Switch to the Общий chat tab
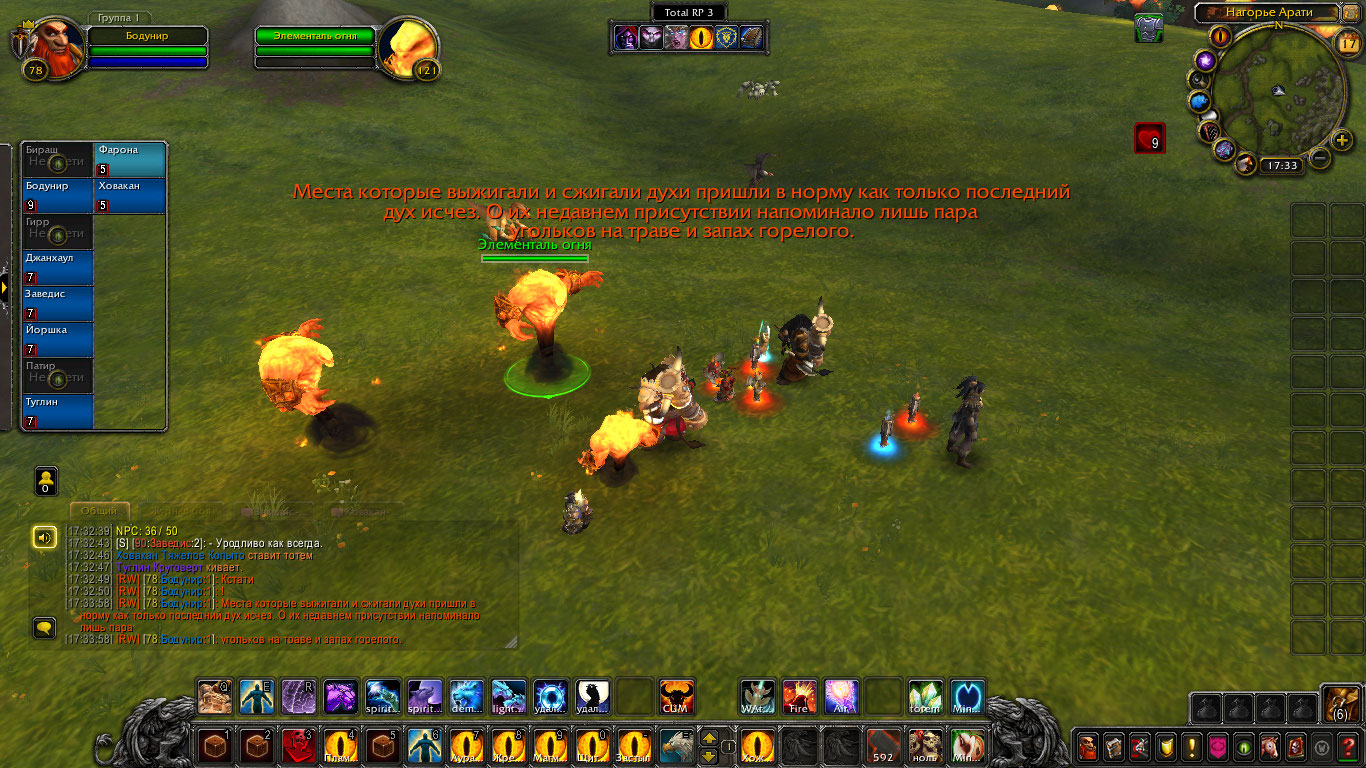The height and width of the screenshot is (768, 1366). tap(99, 510)
